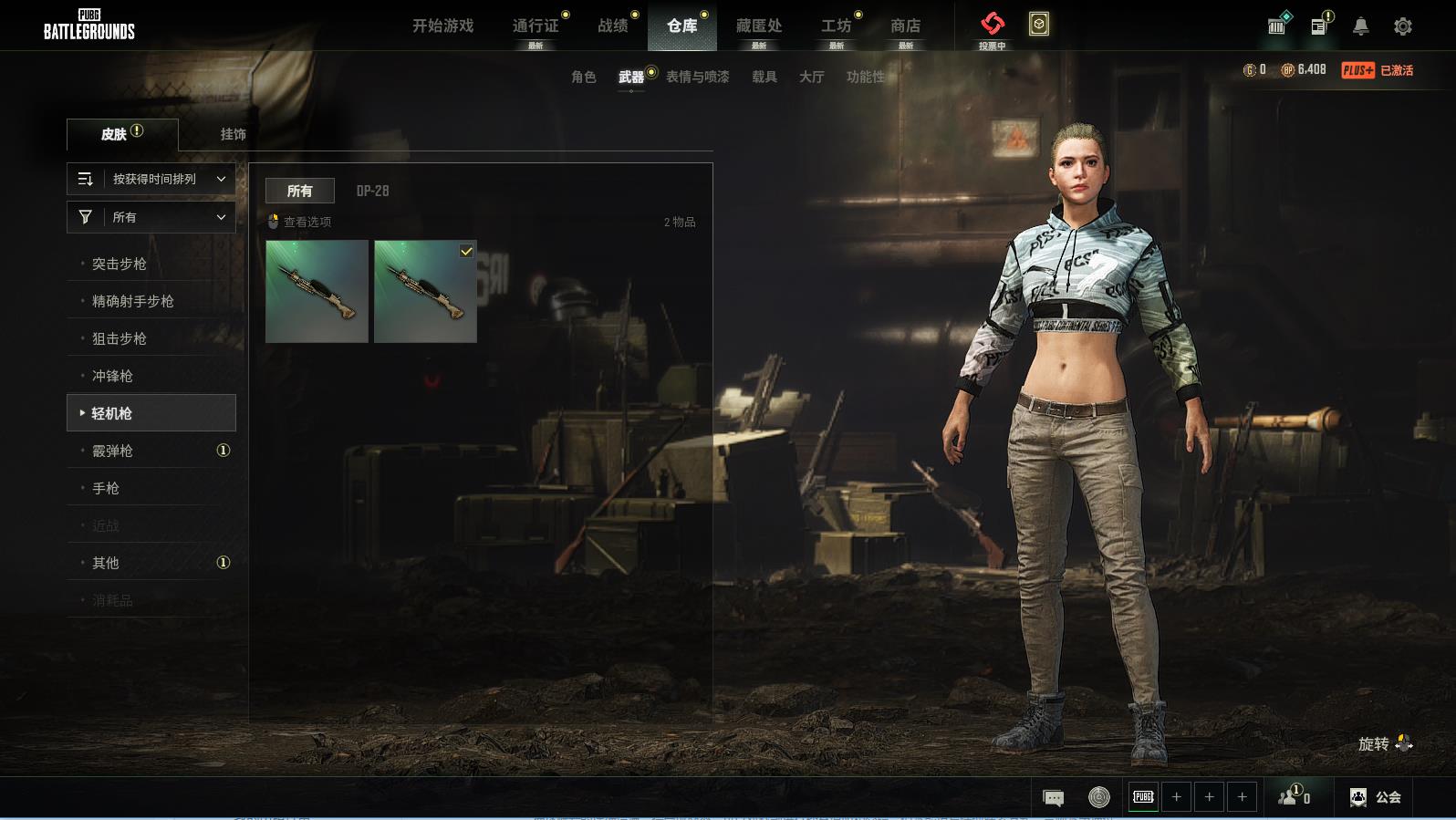Open the 所有 filter dropdown
This screenshot has width=1456, height=820.
(x=151, y=217)
